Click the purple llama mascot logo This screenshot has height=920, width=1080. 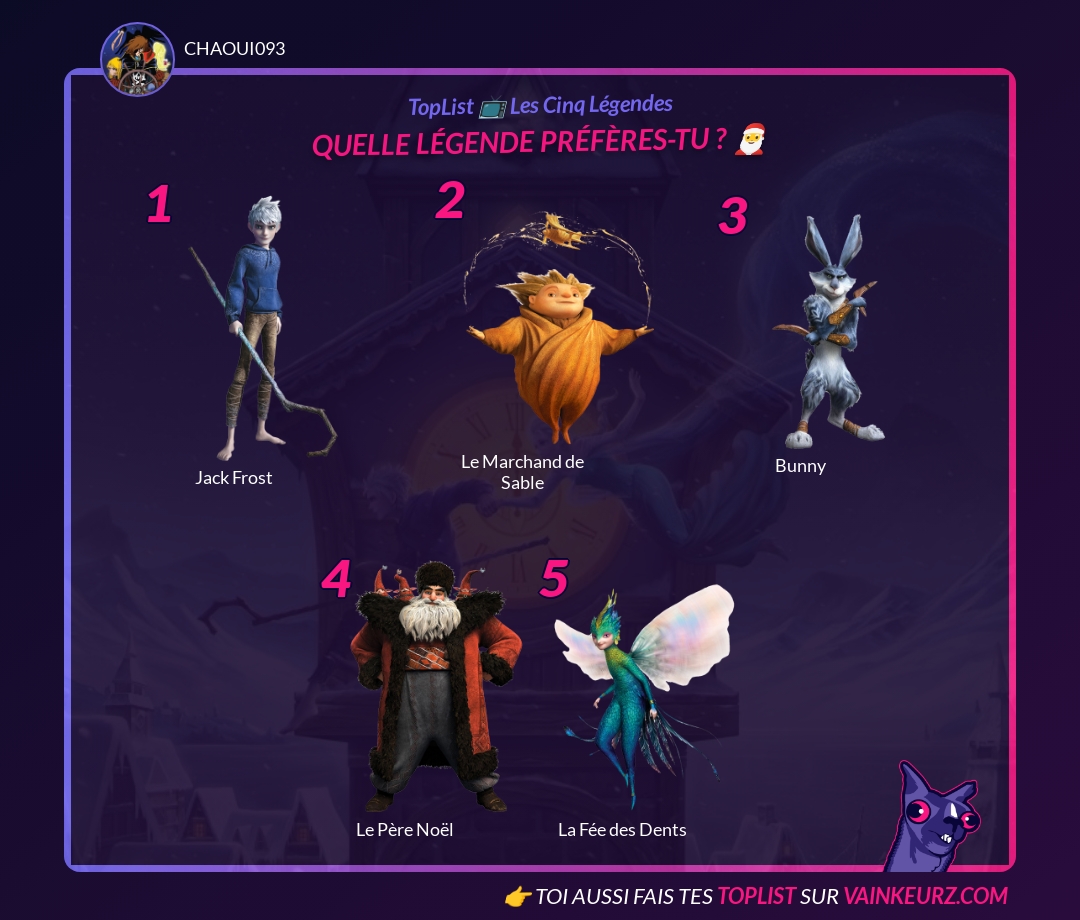[x=930, y=818]
